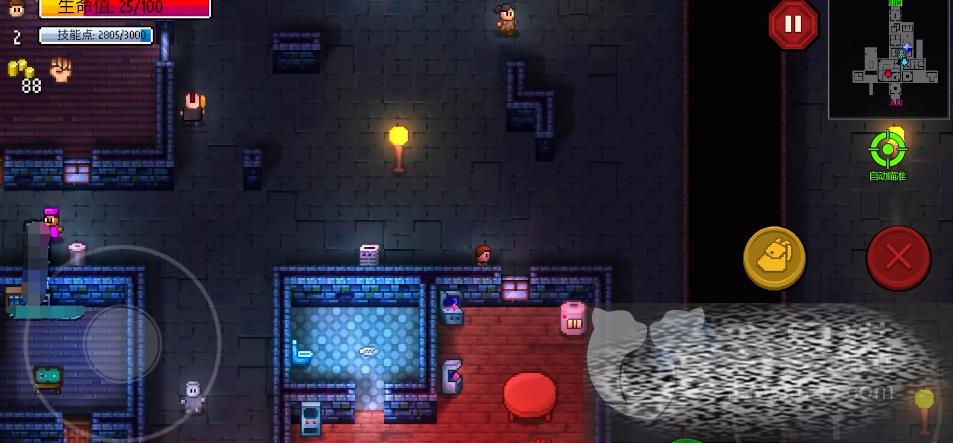Toggle the green auto-aim crosshair
953x443 pixels.
coord(886,150)
